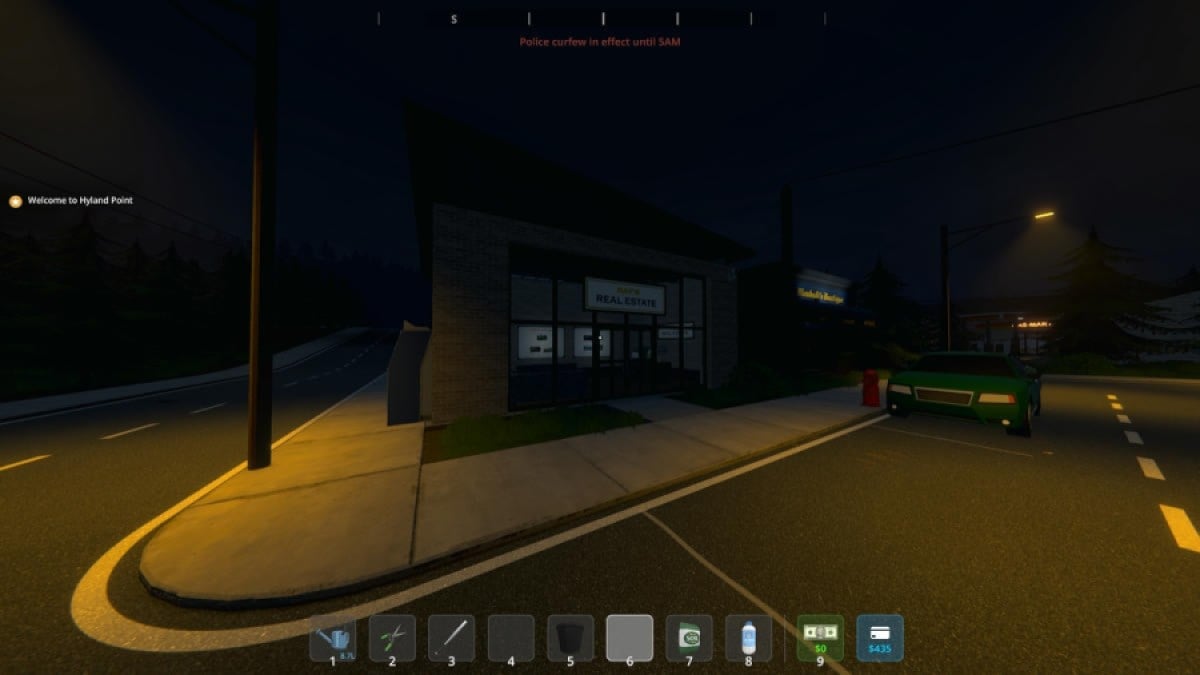The image size is (1200, 675).
Task: Select the highlighted empty slot 6
Action: coord(630,638)
